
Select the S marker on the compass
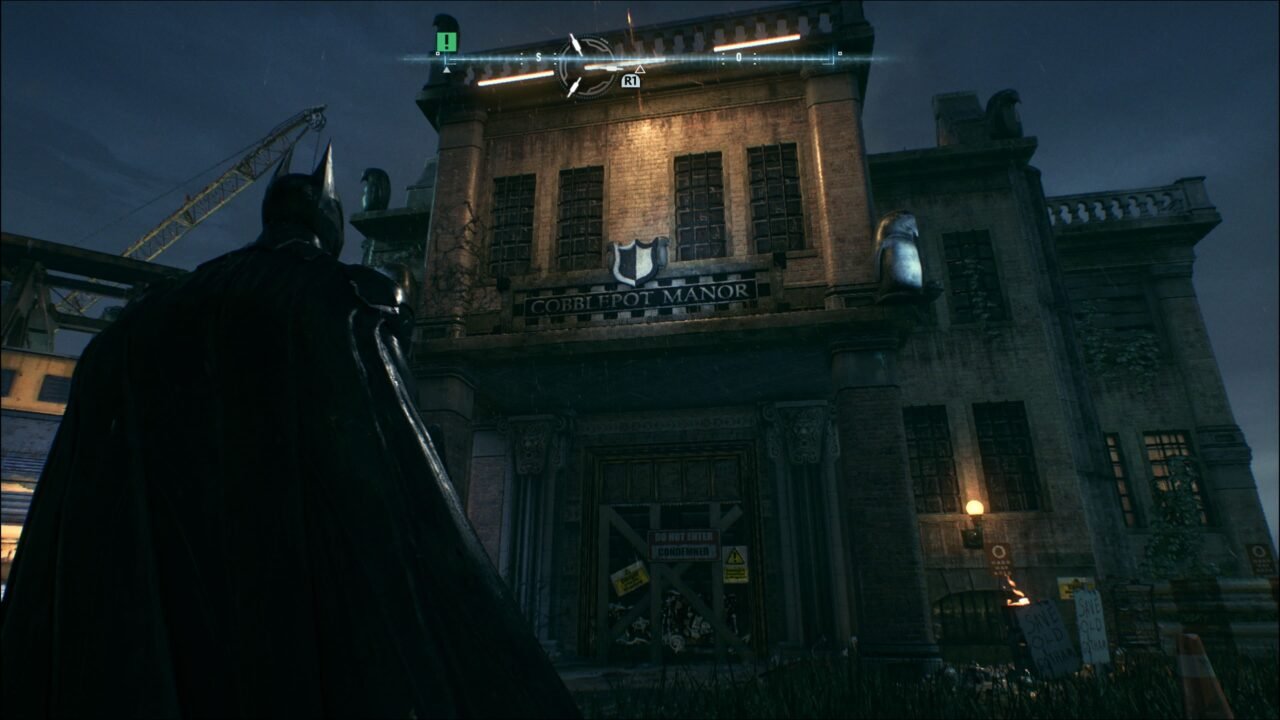pos(537,57)
